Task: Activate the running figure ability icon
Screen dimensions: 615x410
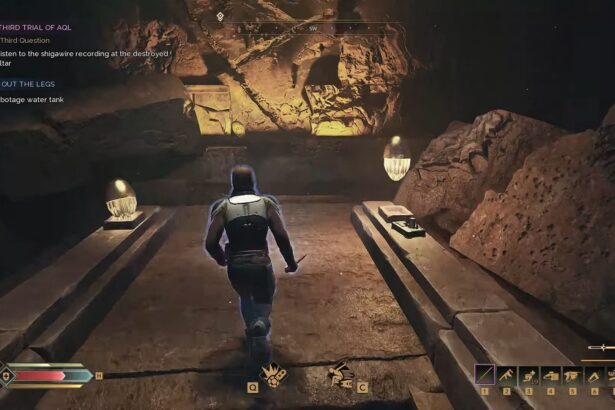Action: click(x=340, y=373)
